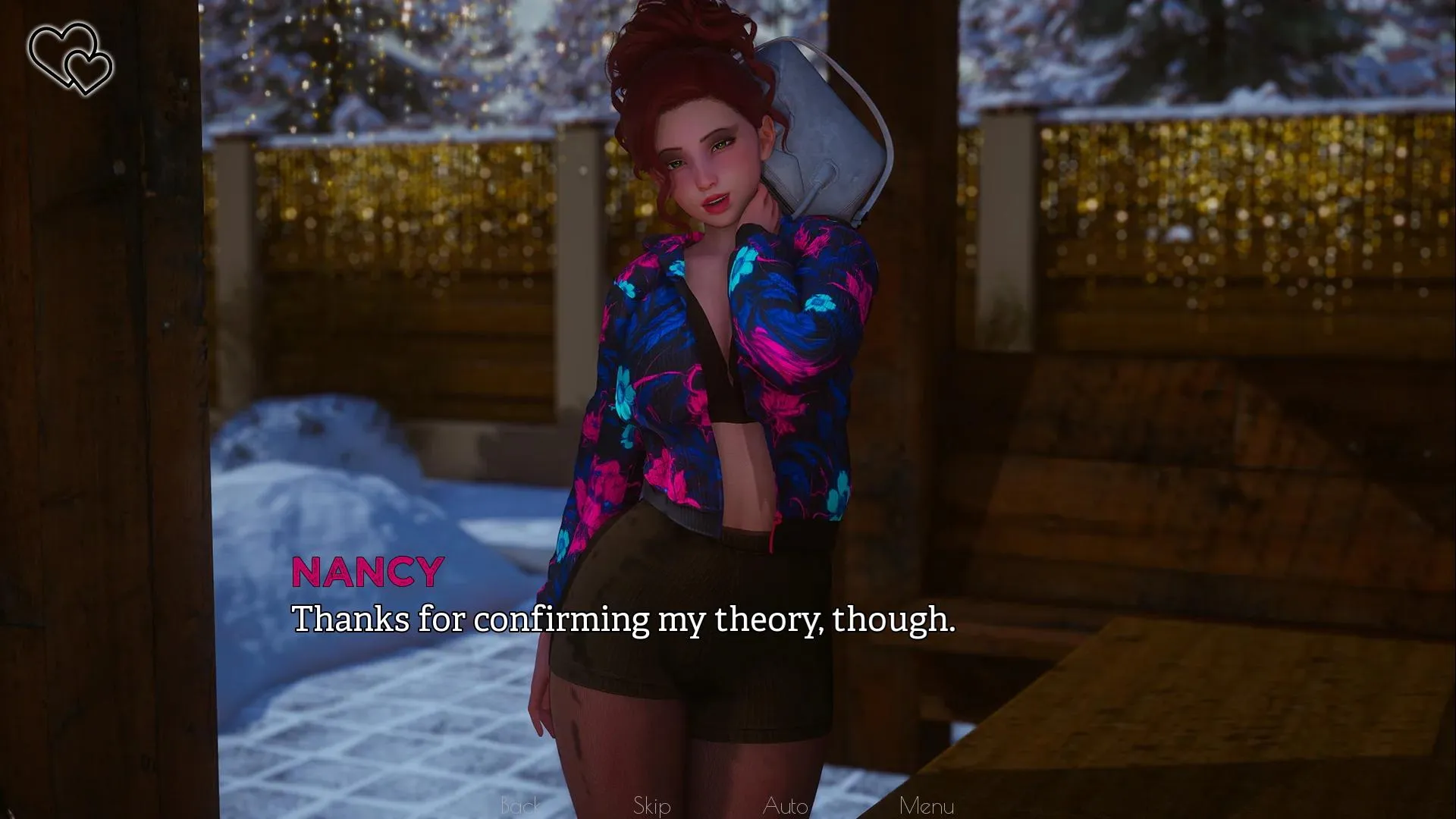Enable automatic text advance via Auto
The width and height of the screenshot is (1456, 819).
(x=786, y=805)
